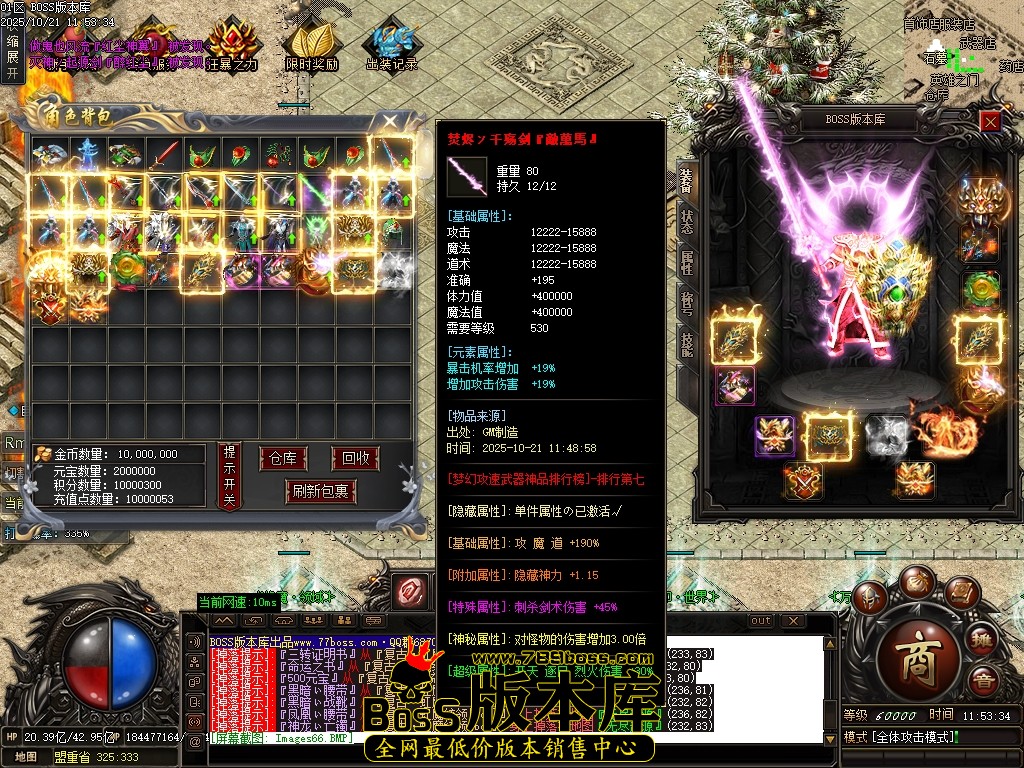Screen dimensions: 1024x768
Task: Toggle the 提示开关 hint switch
Action: click(228, 476)
